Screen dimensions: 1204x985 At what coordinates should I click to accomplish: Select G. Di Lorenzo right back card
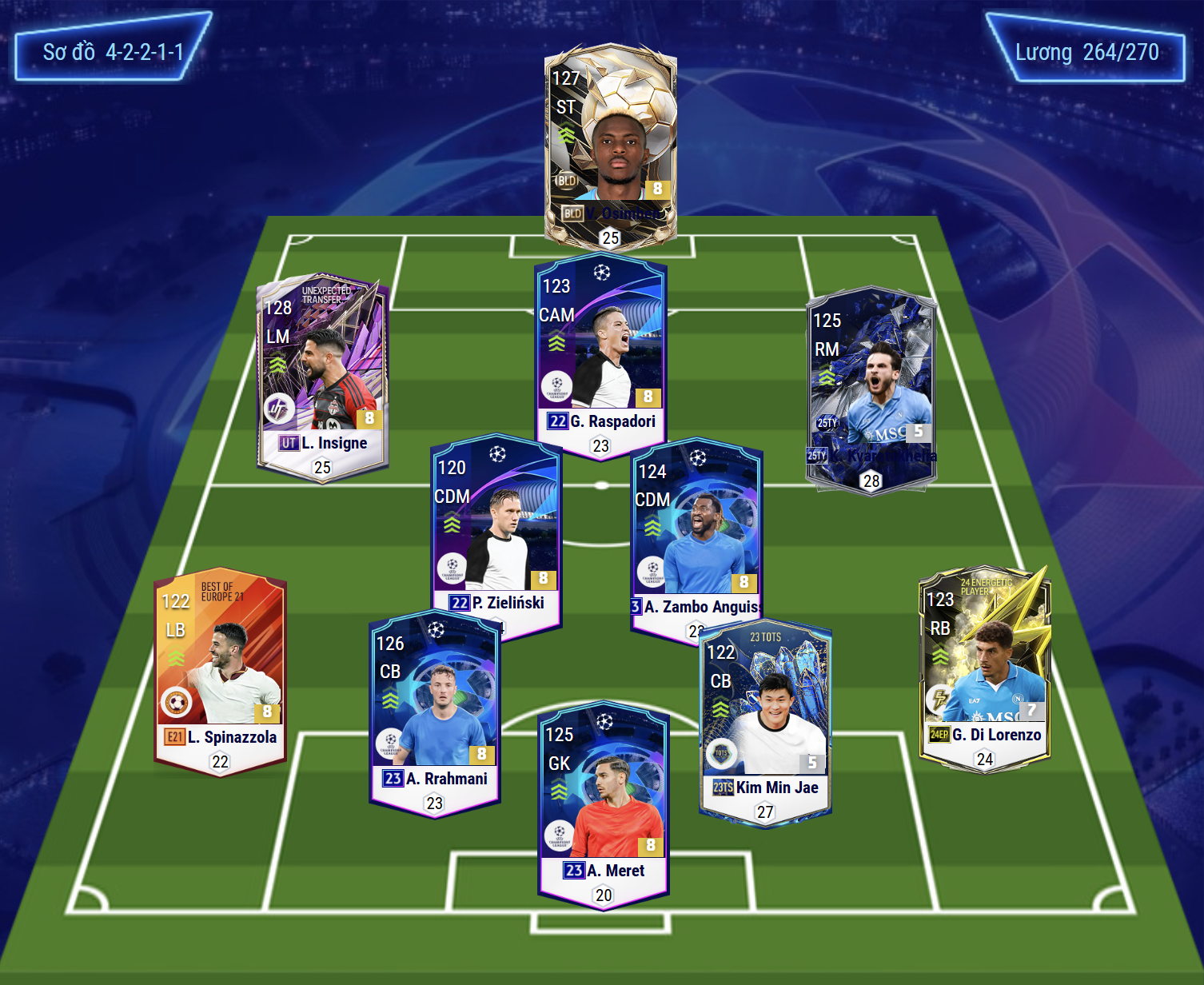[x=985, y=669]
